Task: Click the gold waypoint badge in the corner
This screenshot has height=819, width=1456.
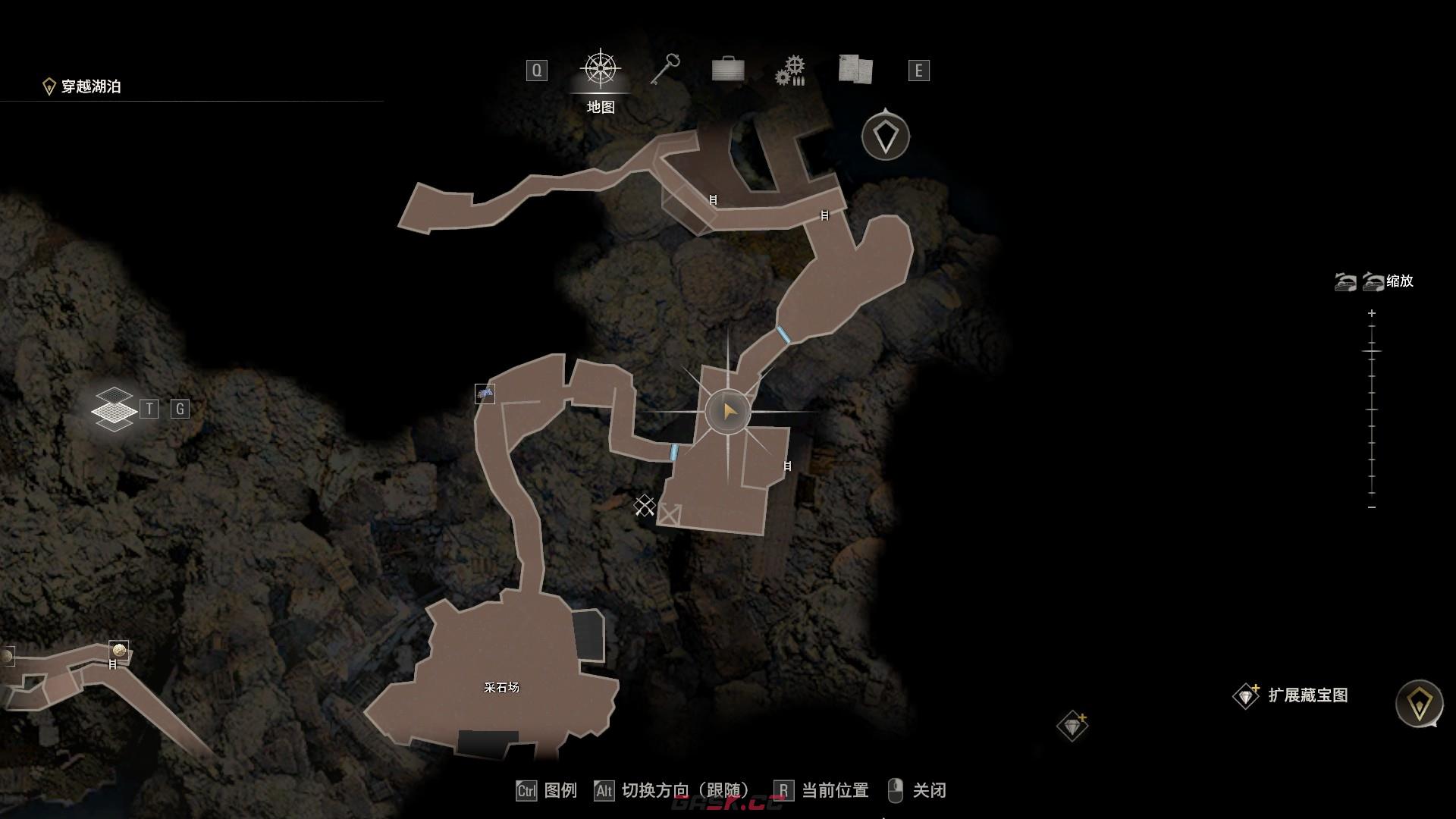Action: 1419,704
